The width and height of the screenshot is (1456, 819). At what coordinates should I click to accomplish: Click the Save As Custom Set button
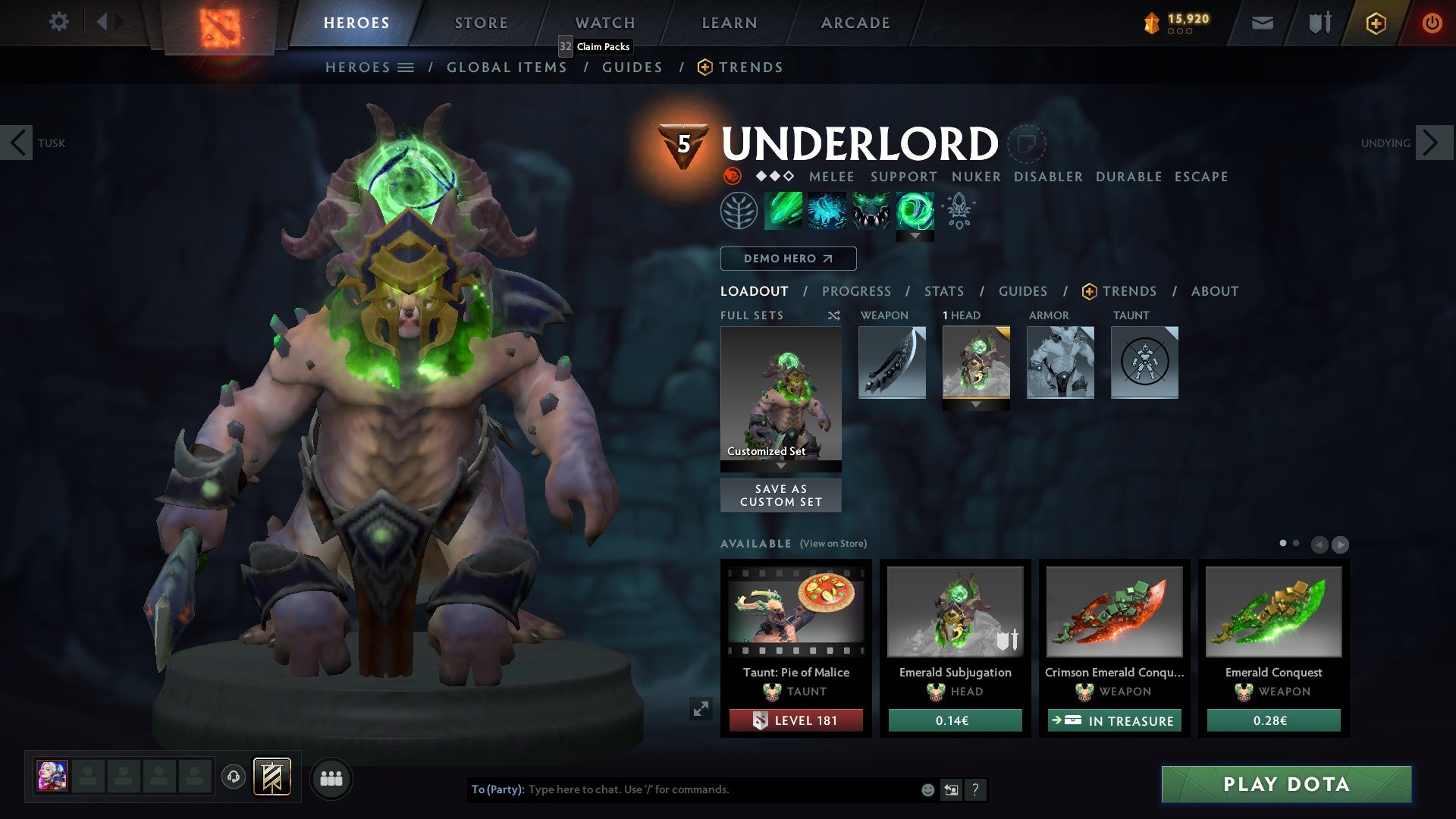pyautogui.click(x=780, y=495)
